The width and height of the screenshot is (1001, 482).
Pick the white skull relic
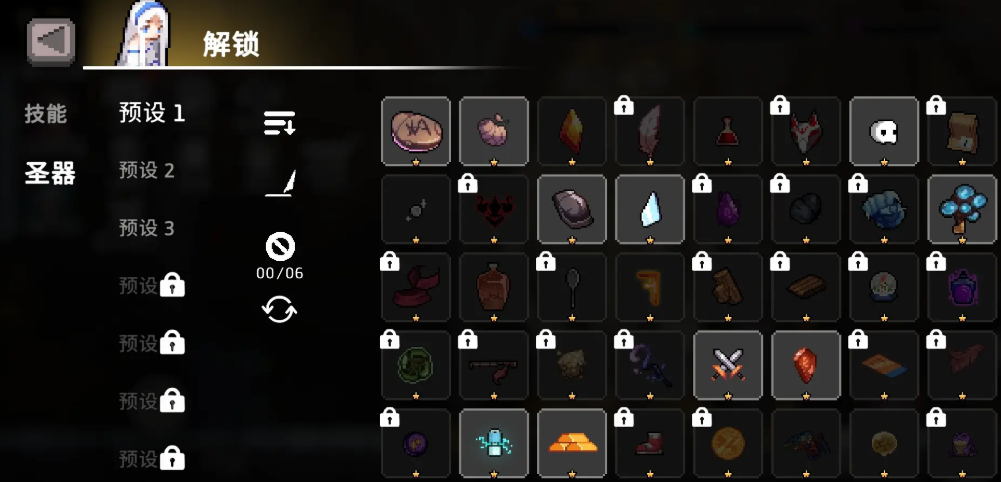pyautogui.click(x=884, y=130)
